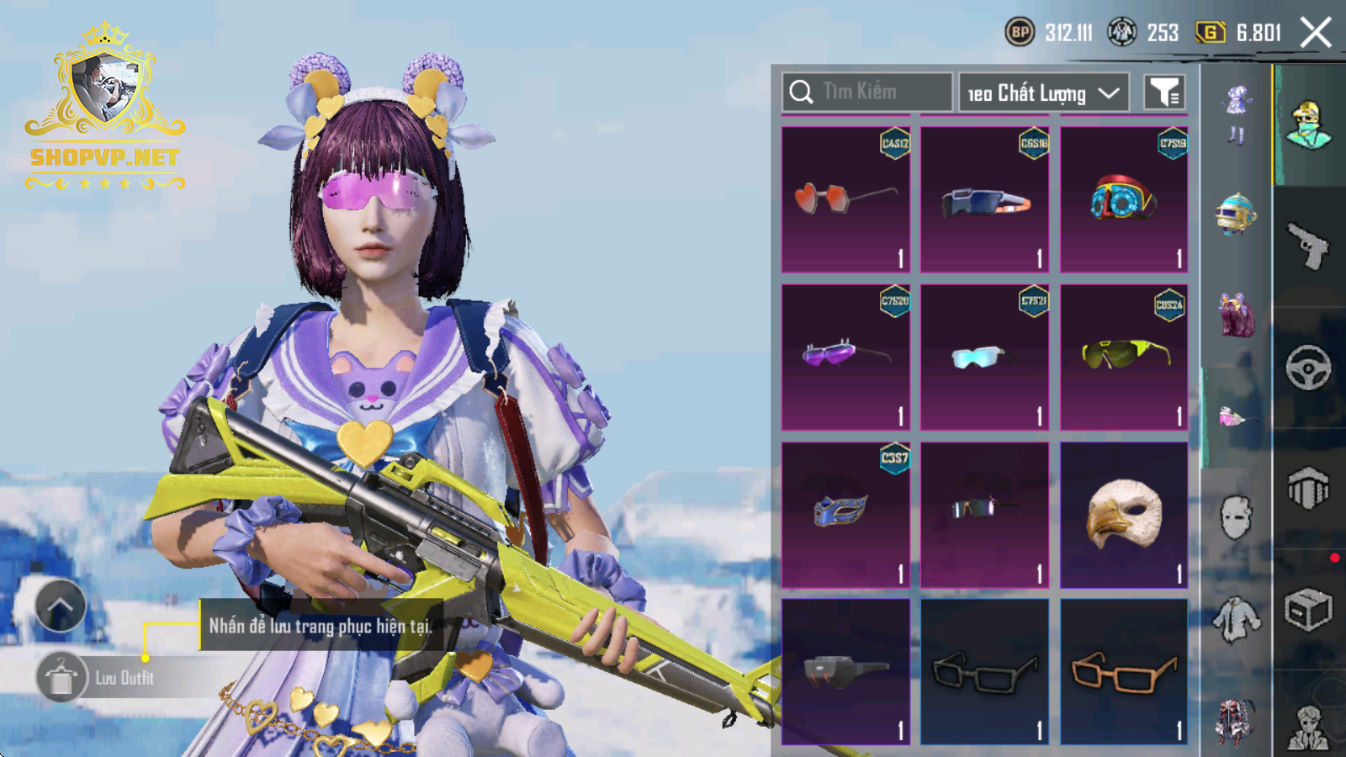Image resolution: width=1346 pixels, height=757 pixels.
Task: Open the item filter button
Action: (x=1164, y=93)
